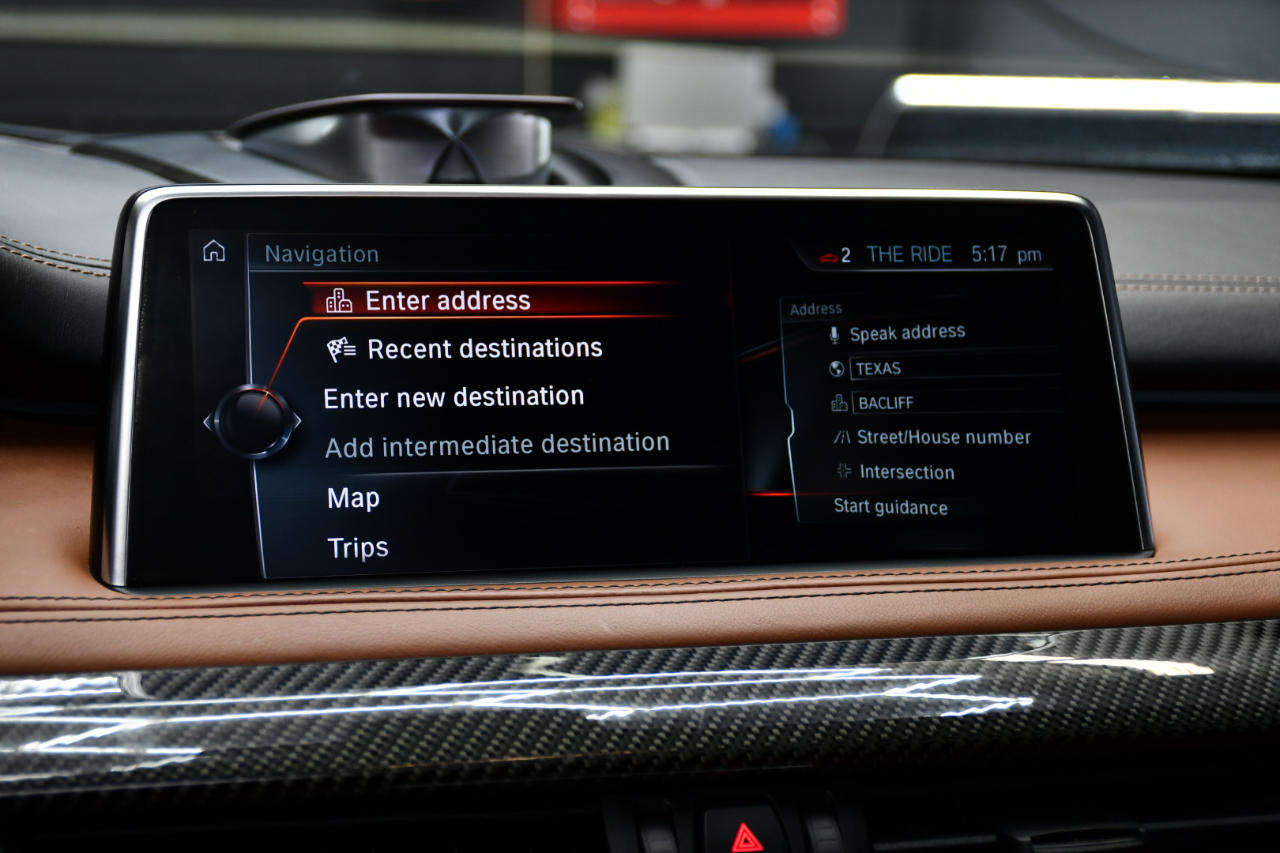Choose Enter new destination

(x=454, y=397)
